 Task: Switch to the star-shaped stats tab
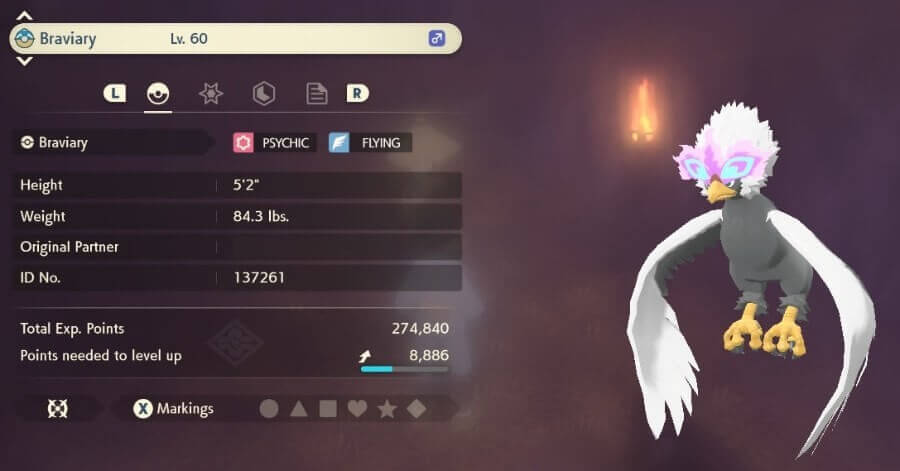click(211, 93)
